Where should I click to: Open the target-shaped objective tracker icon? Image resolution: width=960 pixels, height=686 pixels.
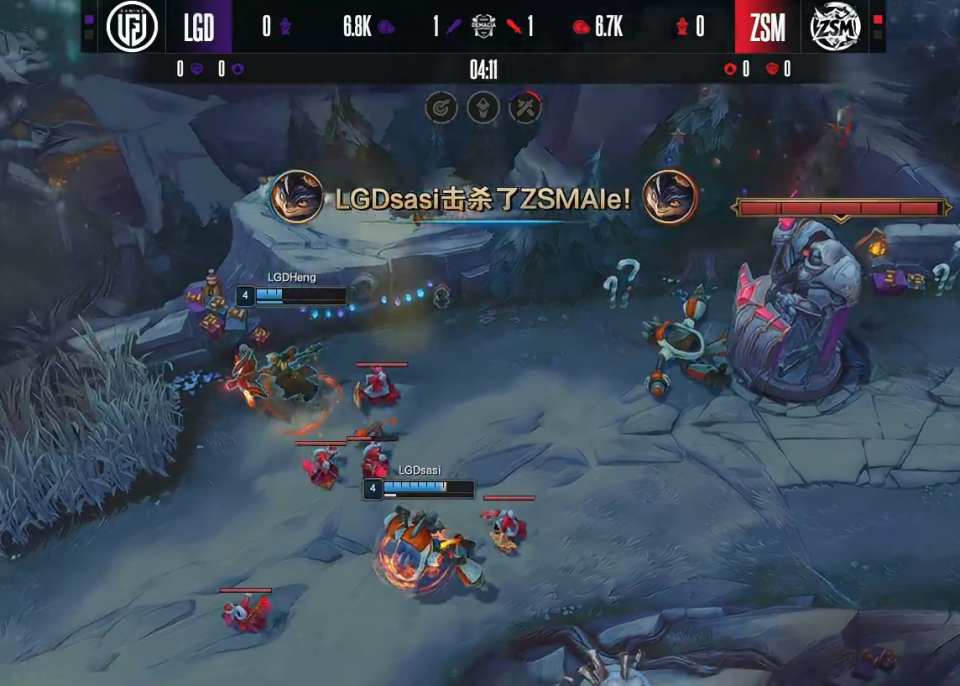(x=441, y=106)
